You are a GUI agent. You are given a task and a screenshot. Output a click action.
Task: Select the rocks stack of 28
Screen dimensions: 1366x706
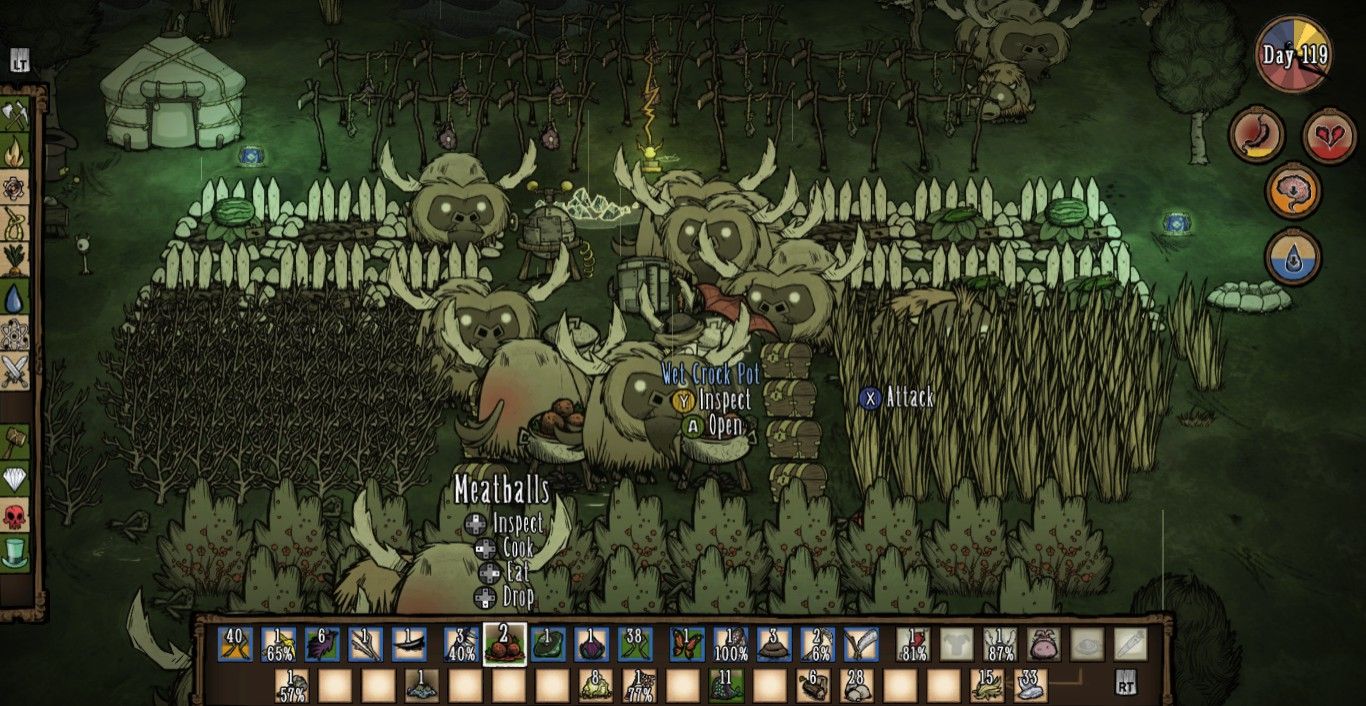[x=857, y=686]
